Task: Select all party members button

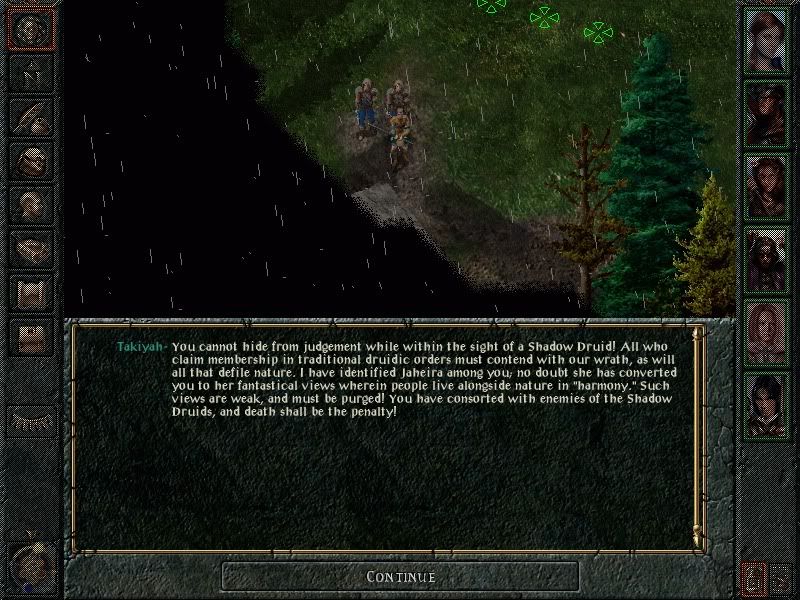Action: coord(783,577)
